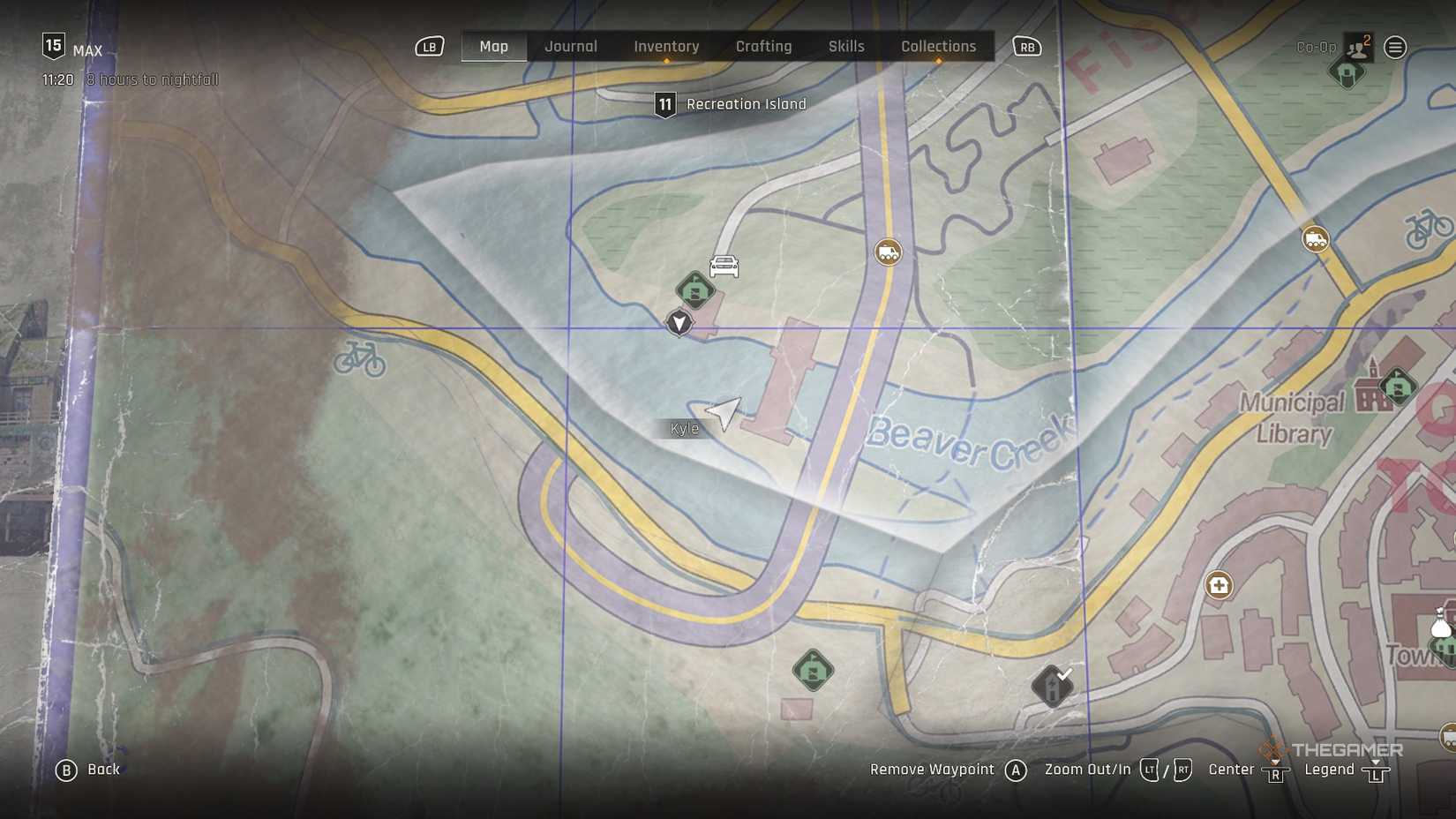
Task: Switch to the Journal tab
Action: click(571, 47)
